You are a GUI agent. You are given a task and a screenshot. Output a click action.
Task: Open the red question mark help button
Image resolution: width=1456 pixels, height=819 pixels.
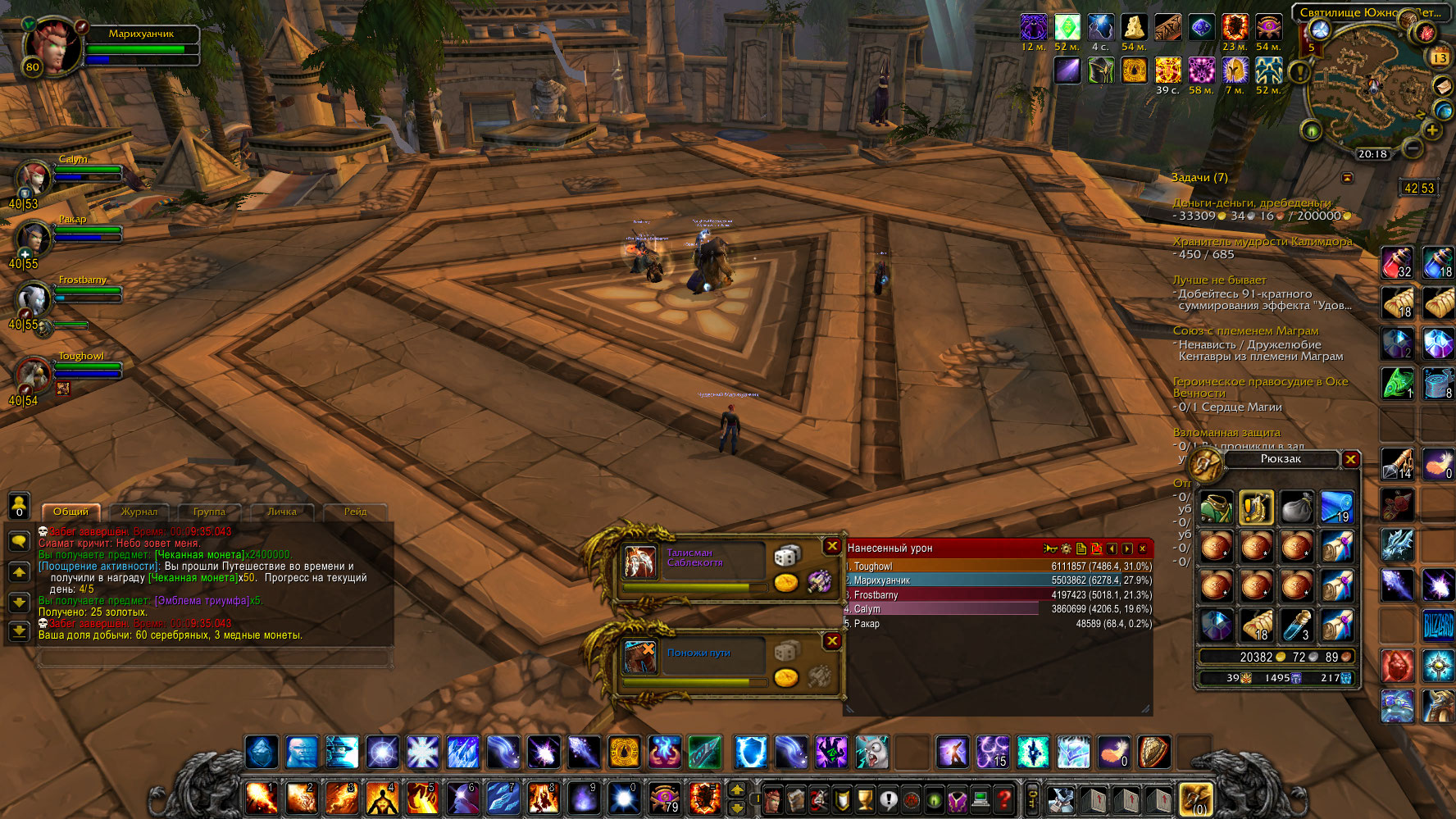1004,799
